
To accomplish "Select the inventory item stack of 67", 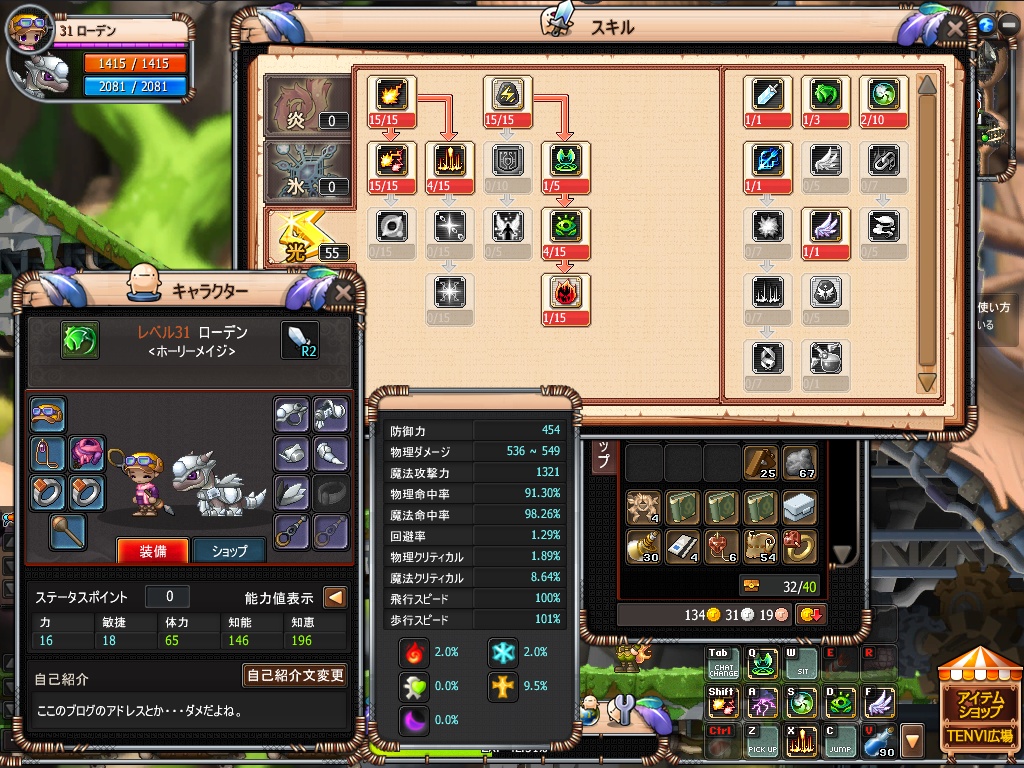I will point(799,463).
